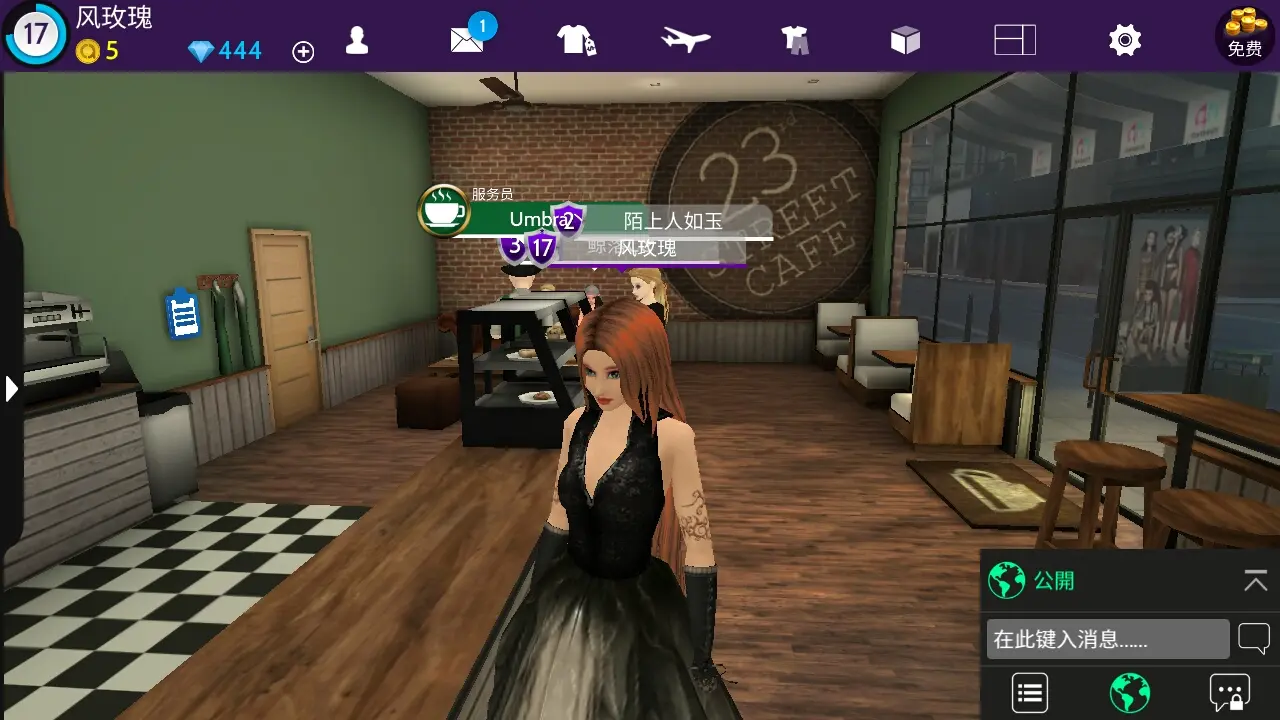Expand the left side panel arrow
This screenshot has height=720, width=1280.
(x=11, y=388)
